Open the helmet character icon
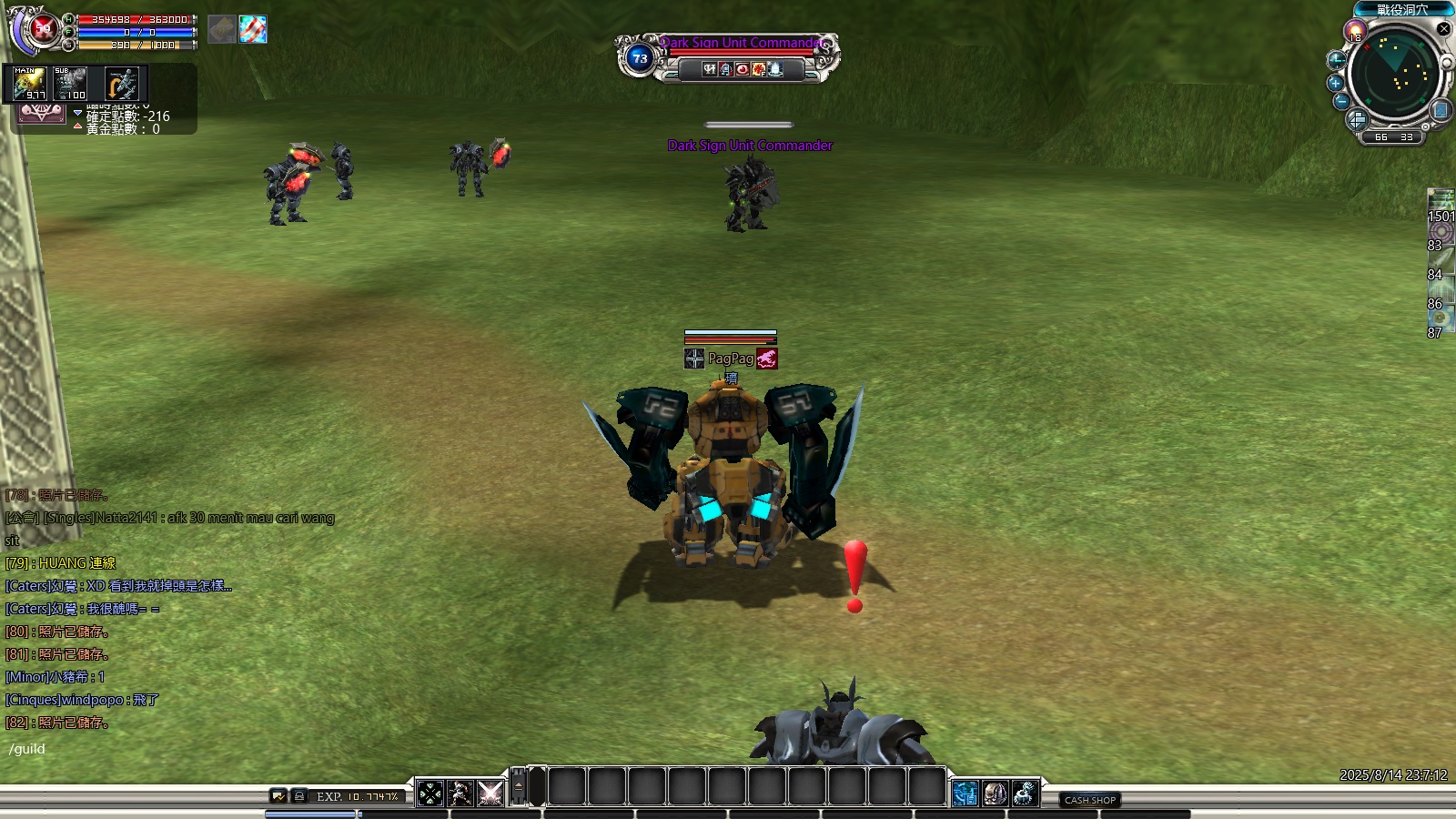 pyautogui.click(x=995, y=794)
